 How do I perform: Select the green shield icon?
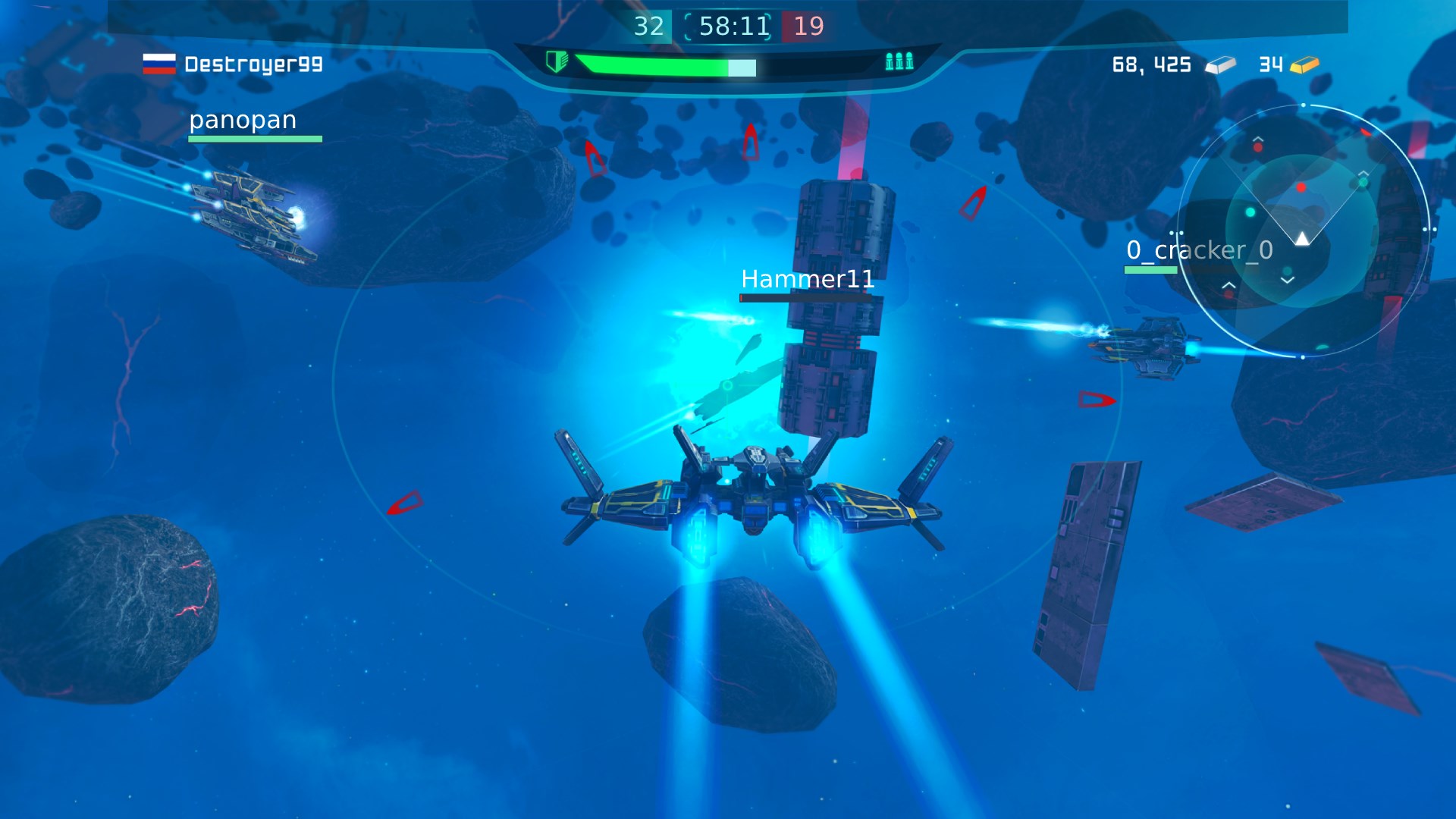tap(557, 61)
